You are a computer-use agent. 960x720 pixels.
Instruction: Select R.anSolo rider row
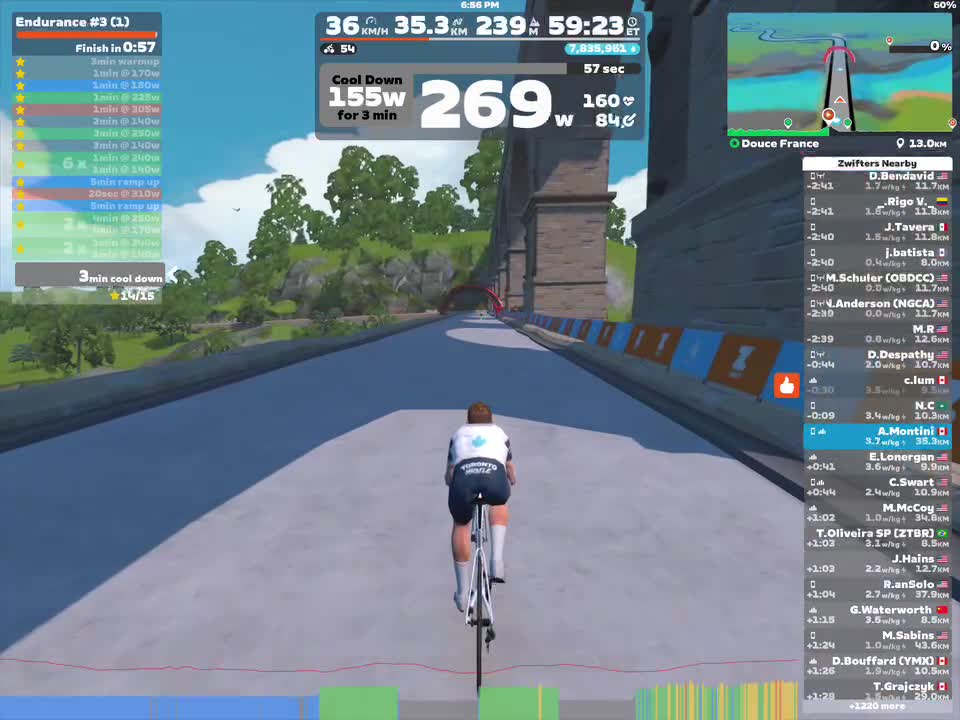click(x=877, y=589)
